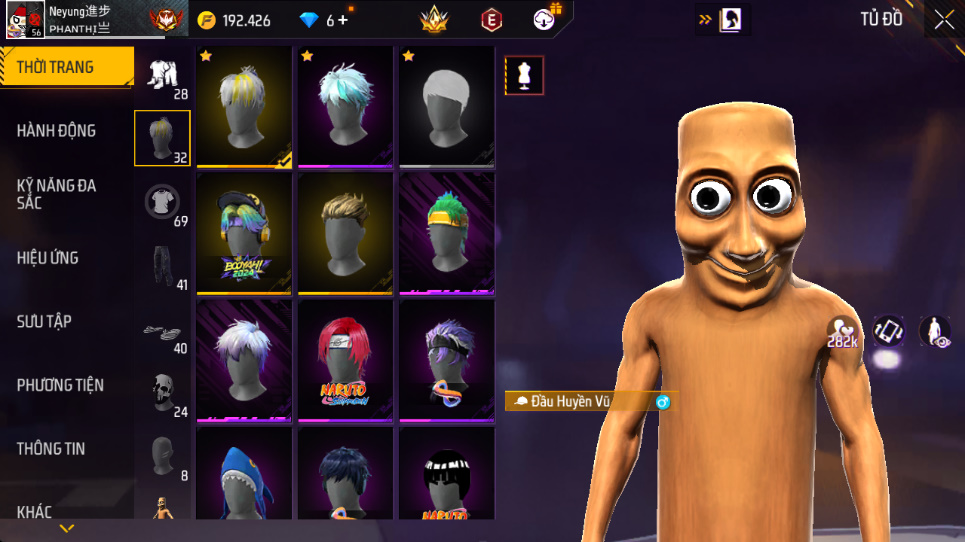The width and height of the screenshot is (965, 542).
Task: Select the white and cyan spiky hair
Action: tap(345, 106)
